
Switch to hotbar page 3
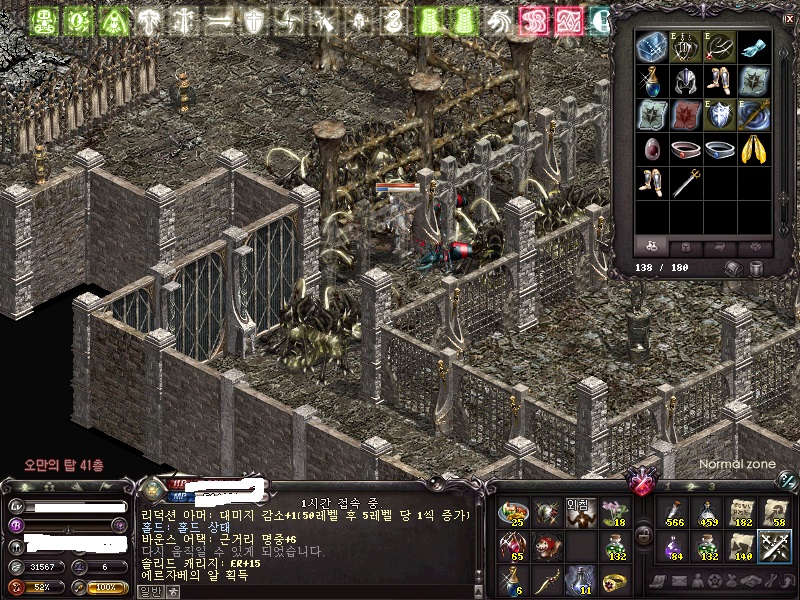point(711,486)
